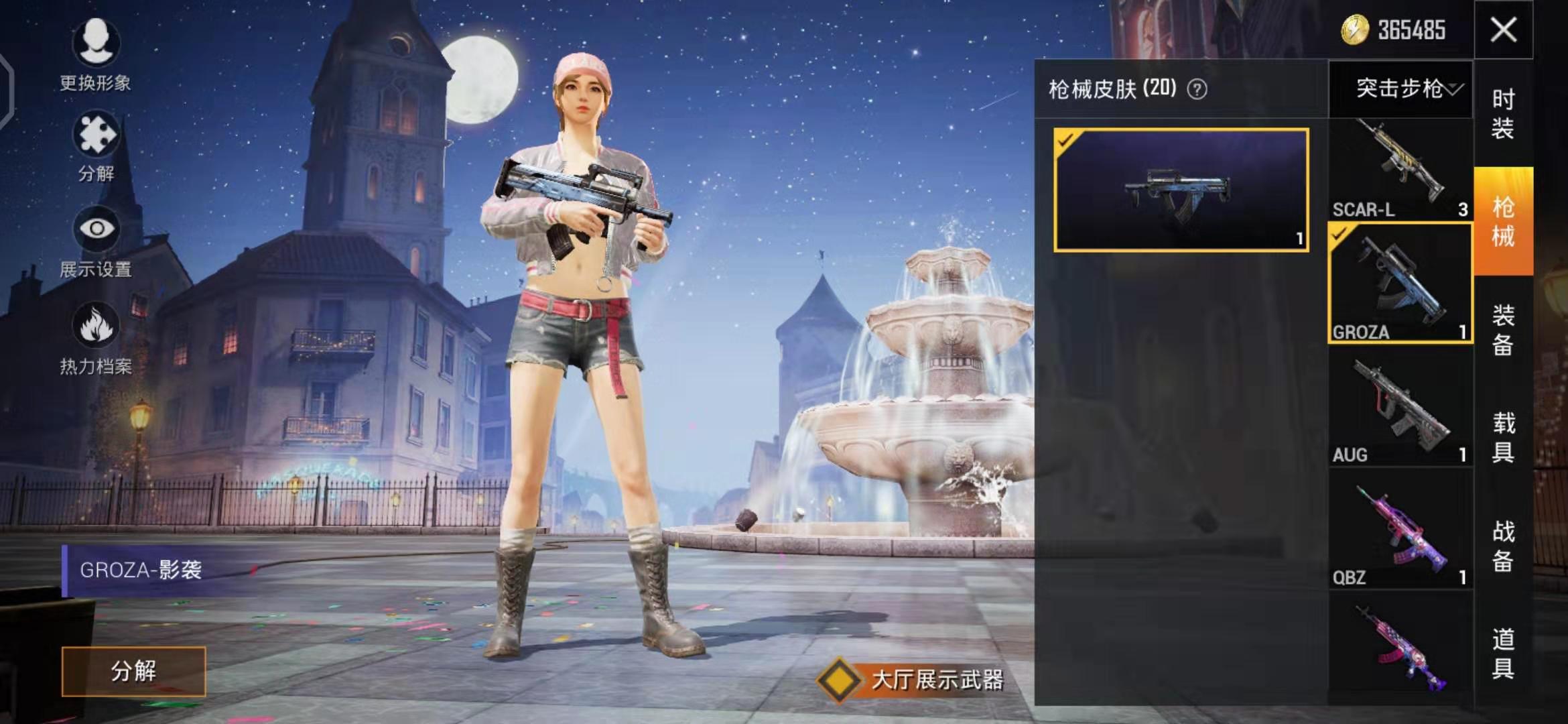Switch to the 道具 items tab
The image size is (1568, 724).
1503,654
